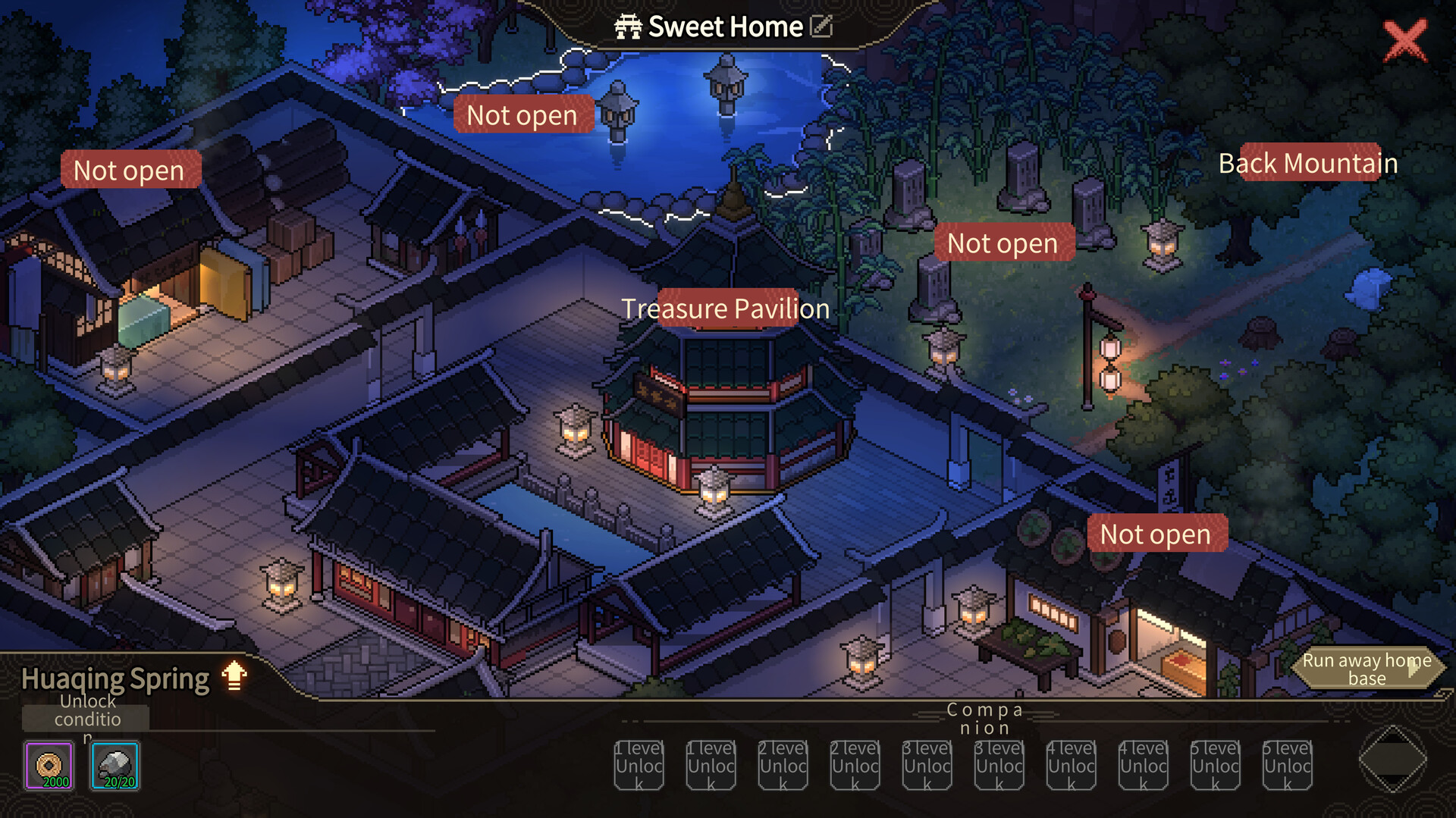
Task: Click the Not open label near the pond
Action: pyautogui.click(x=522, y=114)
